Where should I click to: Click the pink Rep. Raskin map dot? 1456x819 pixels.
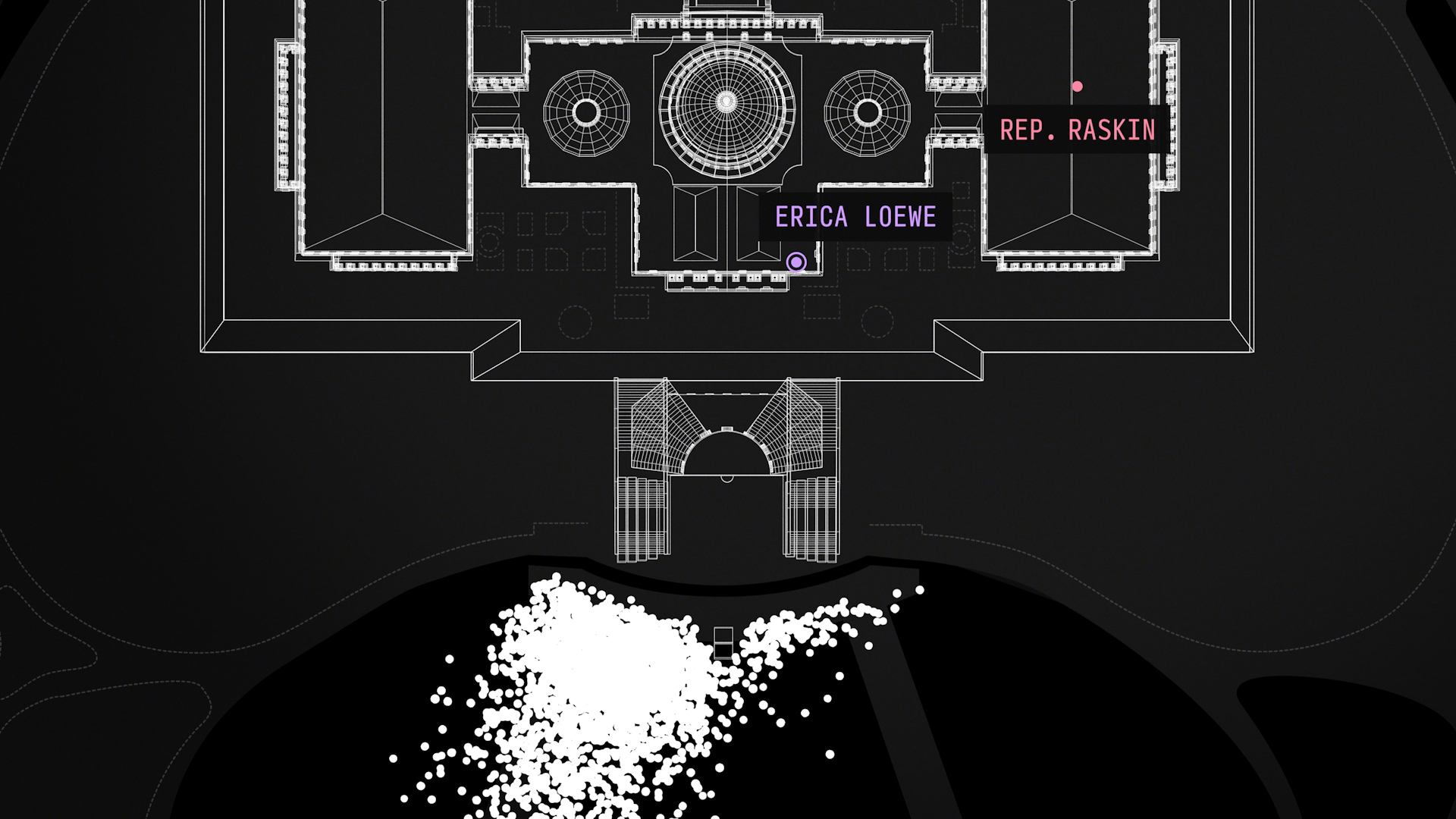point(1077,86)
